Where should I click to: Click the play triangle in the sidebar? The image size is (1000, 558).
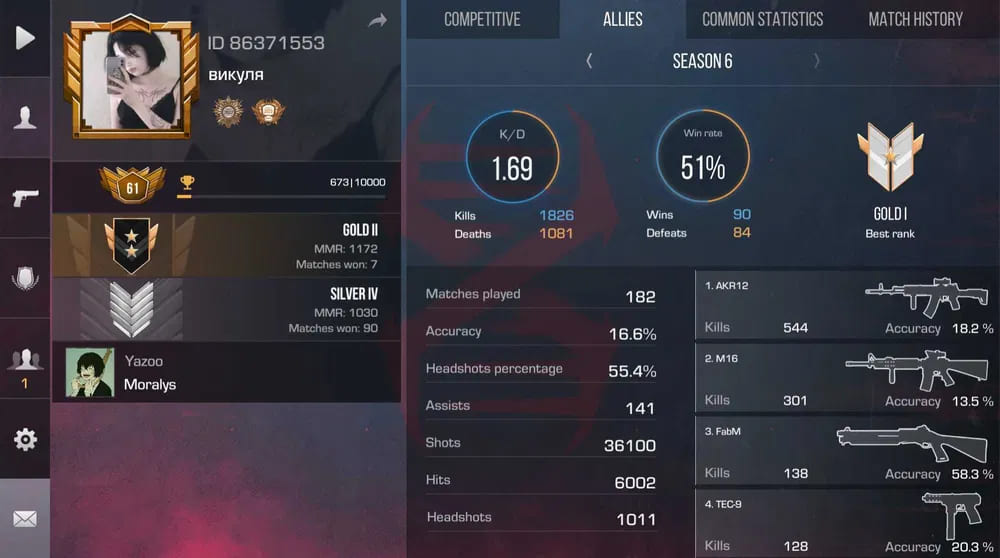(25, 38)
